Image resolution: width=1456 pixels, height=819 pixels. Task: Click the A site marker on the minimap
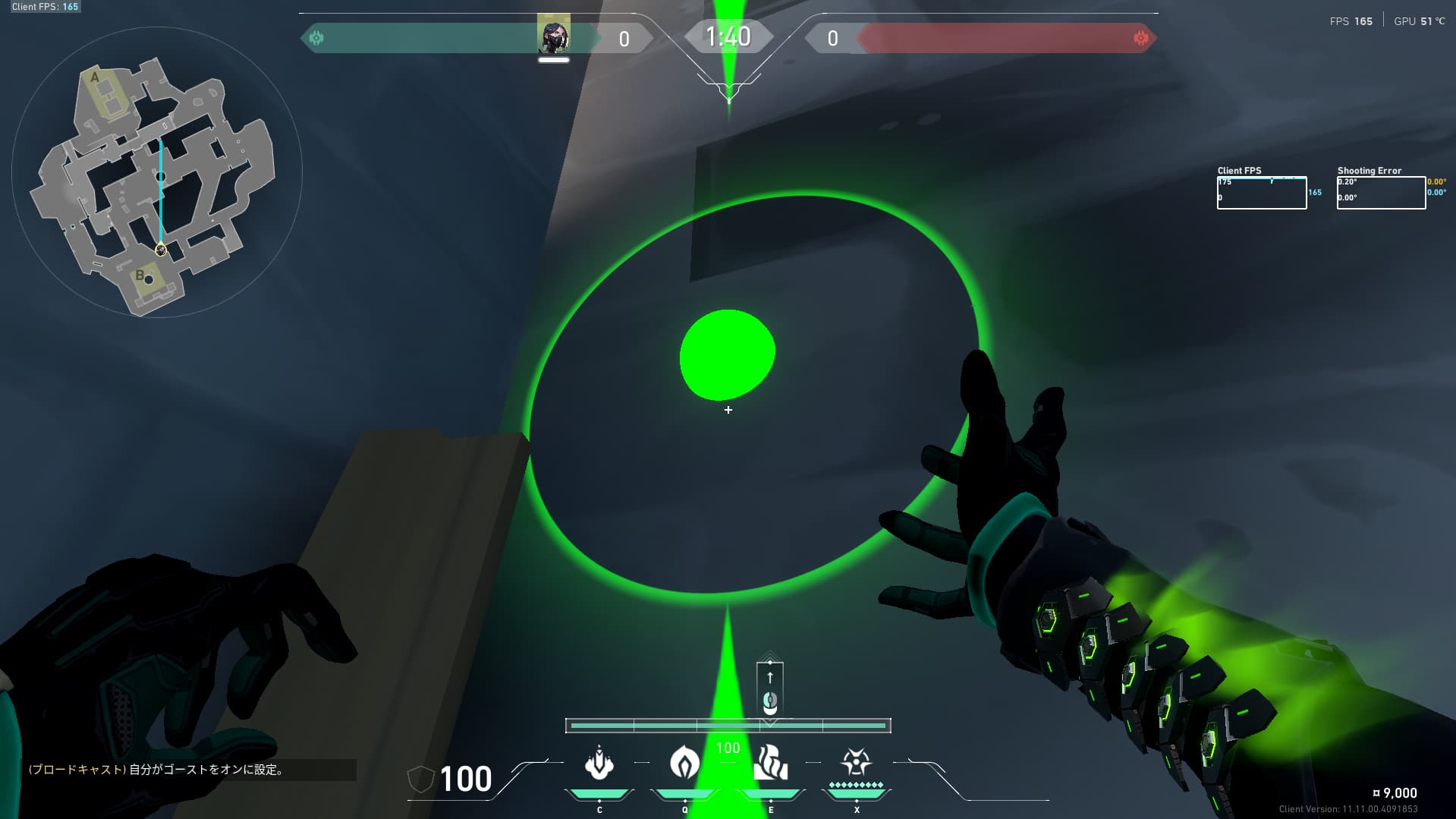(x=95, y=77)
